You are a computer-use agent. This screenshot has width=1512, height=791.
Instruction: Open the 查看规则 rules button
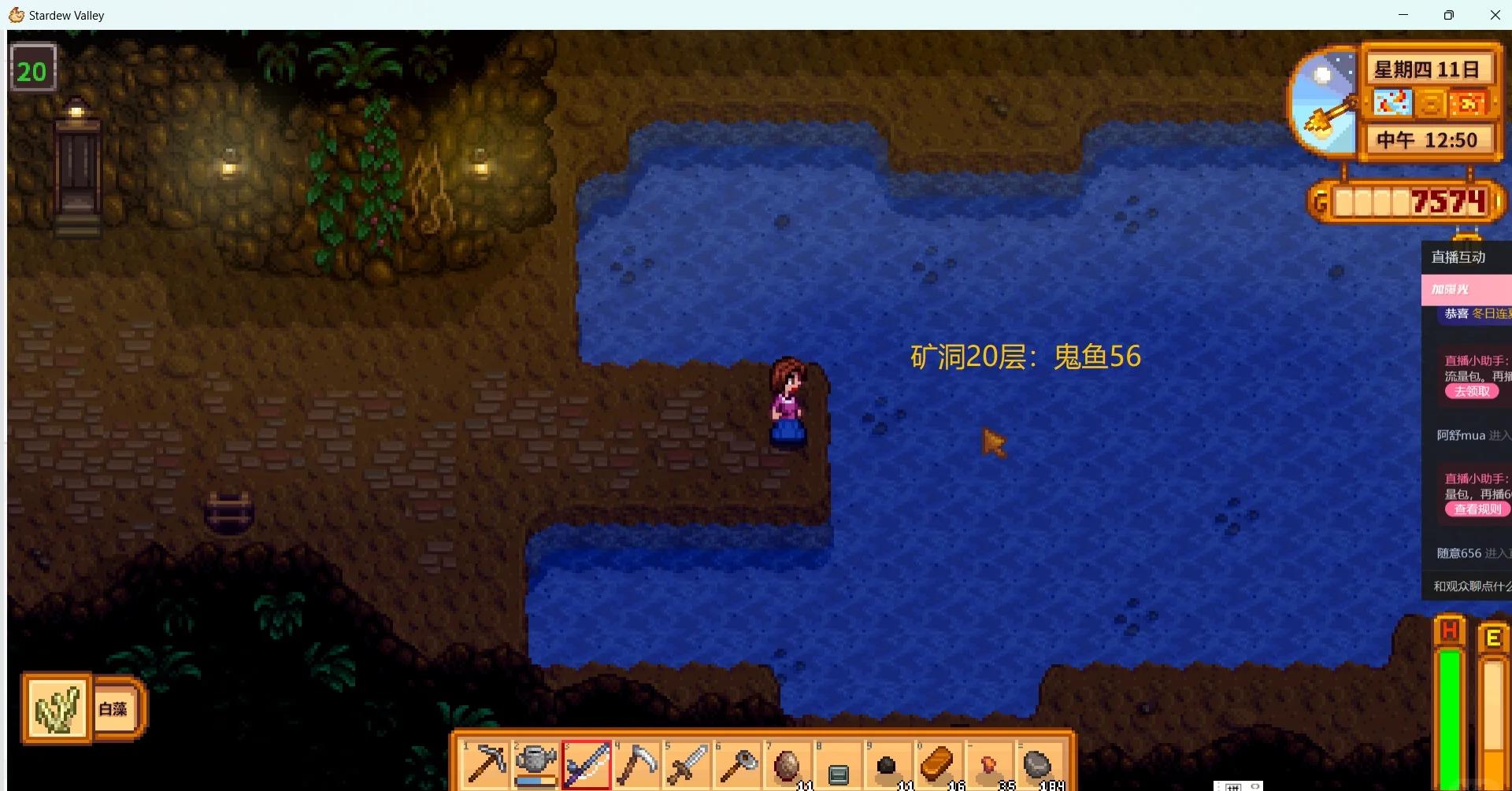(x=1477, y=509)
